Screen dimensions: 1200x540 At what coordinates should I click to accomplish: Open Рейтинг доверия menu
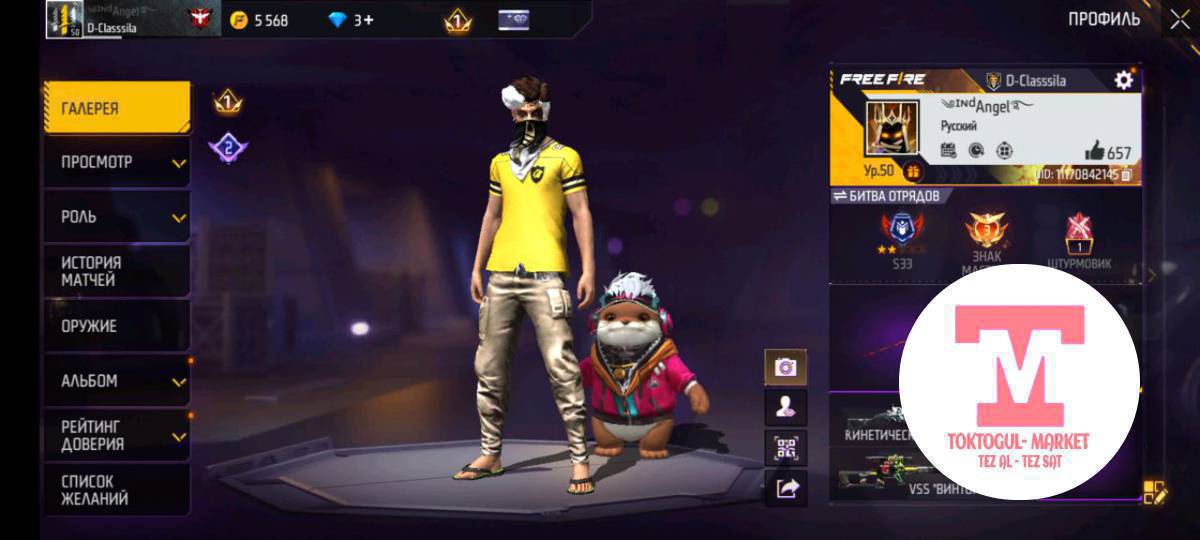coord(116,435)
